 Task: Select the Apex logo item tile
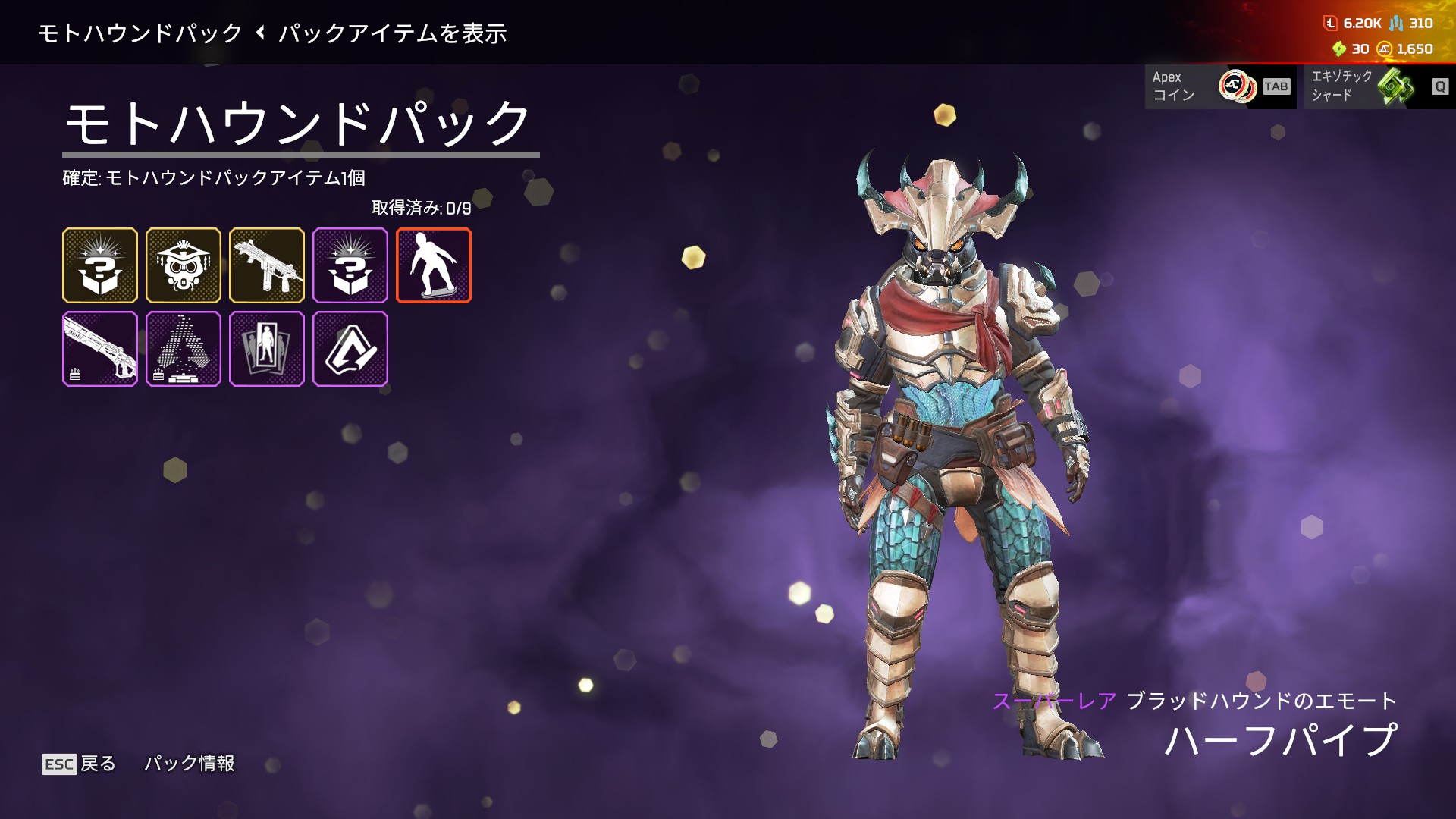point(350,349)
